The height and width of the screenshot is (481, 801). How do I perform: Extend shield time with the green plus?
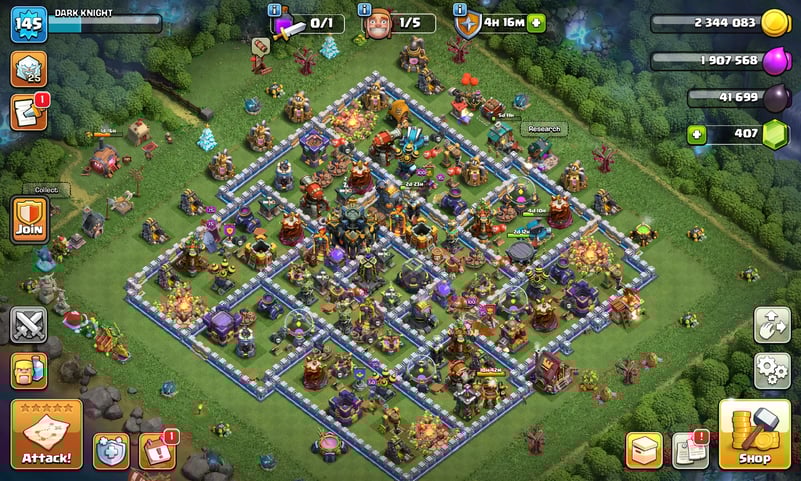pyautogui.click(x=537, y=22)
